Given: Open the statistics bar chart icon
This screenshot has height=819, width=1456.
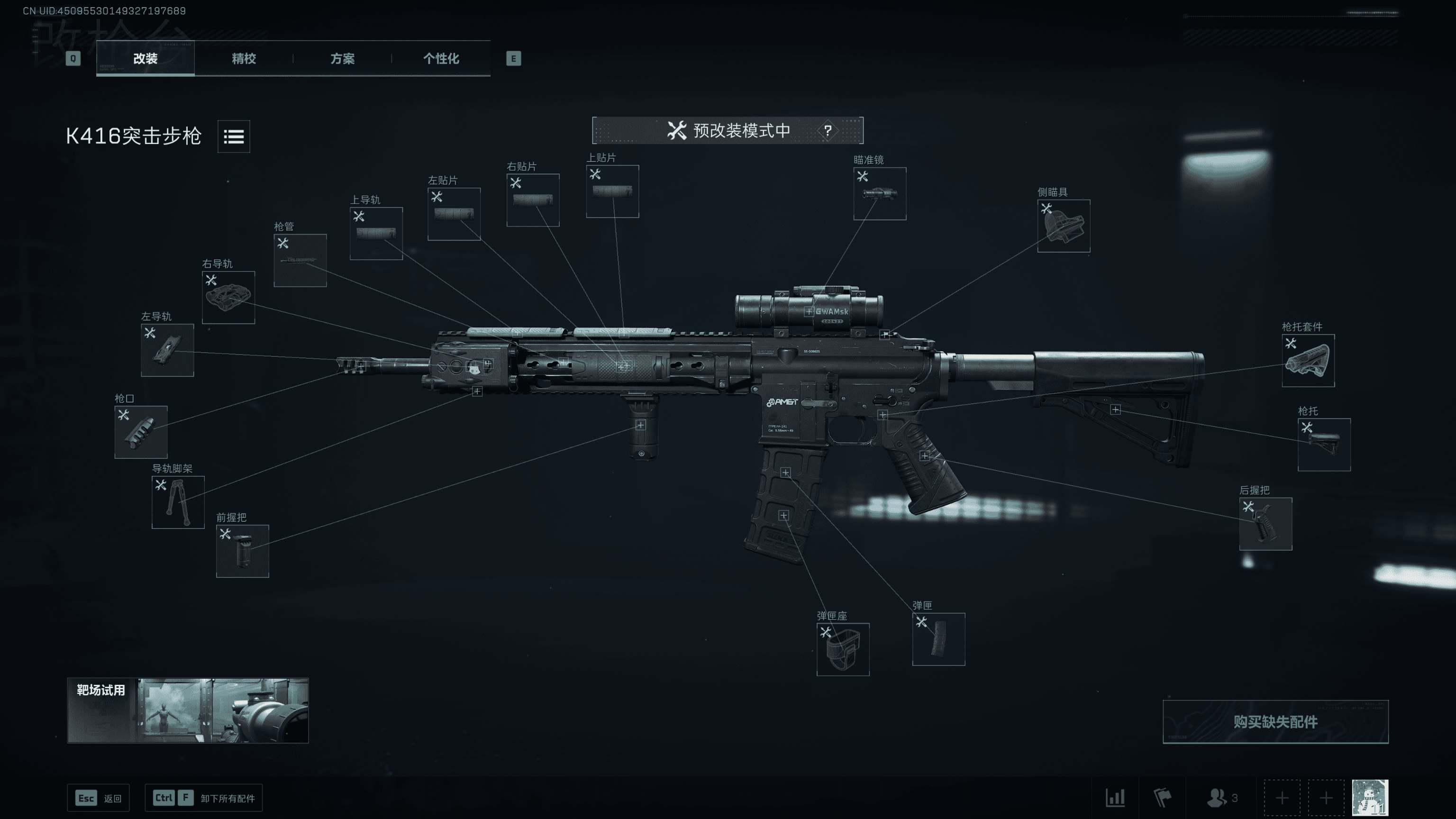Looking at the screenshot, I should 1115,798.
